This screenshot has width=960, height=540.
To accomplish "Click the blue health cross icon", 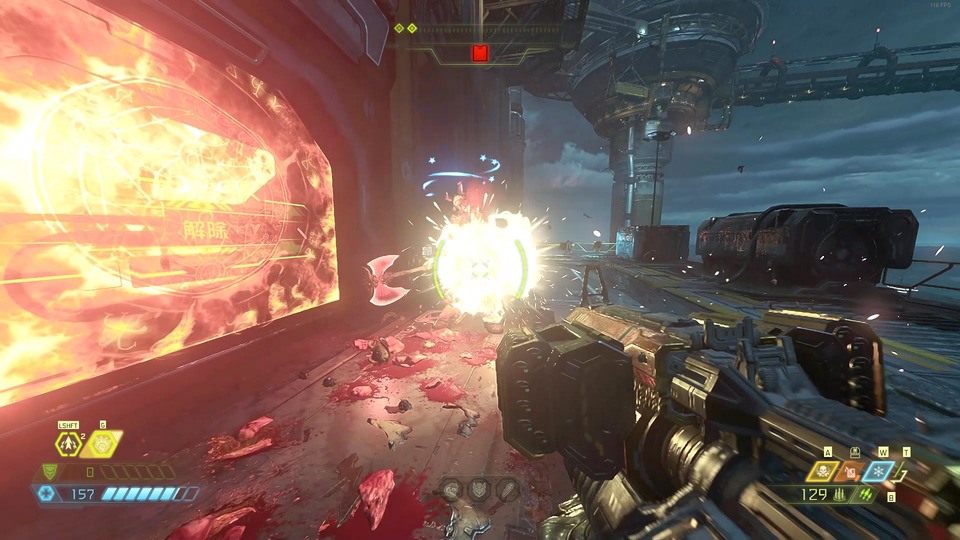I will tap(45, 493).
